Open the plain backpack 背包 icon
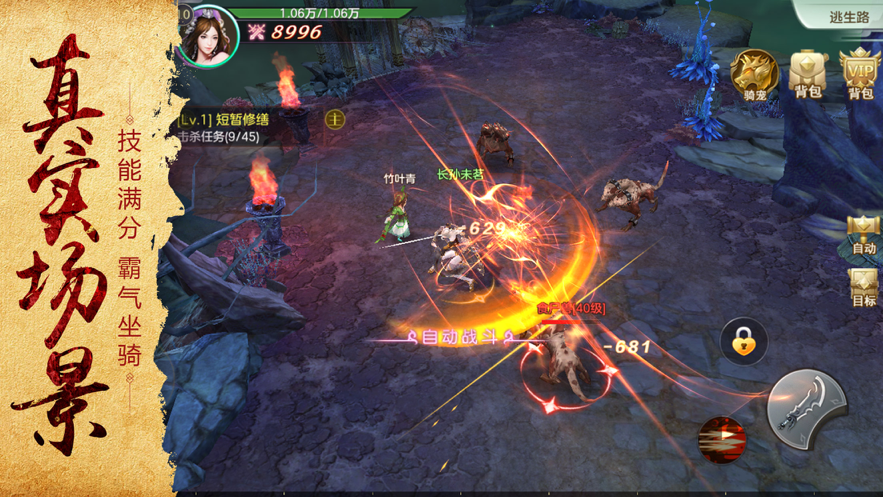This screenshot has width=883, height=497. [808, 74]
